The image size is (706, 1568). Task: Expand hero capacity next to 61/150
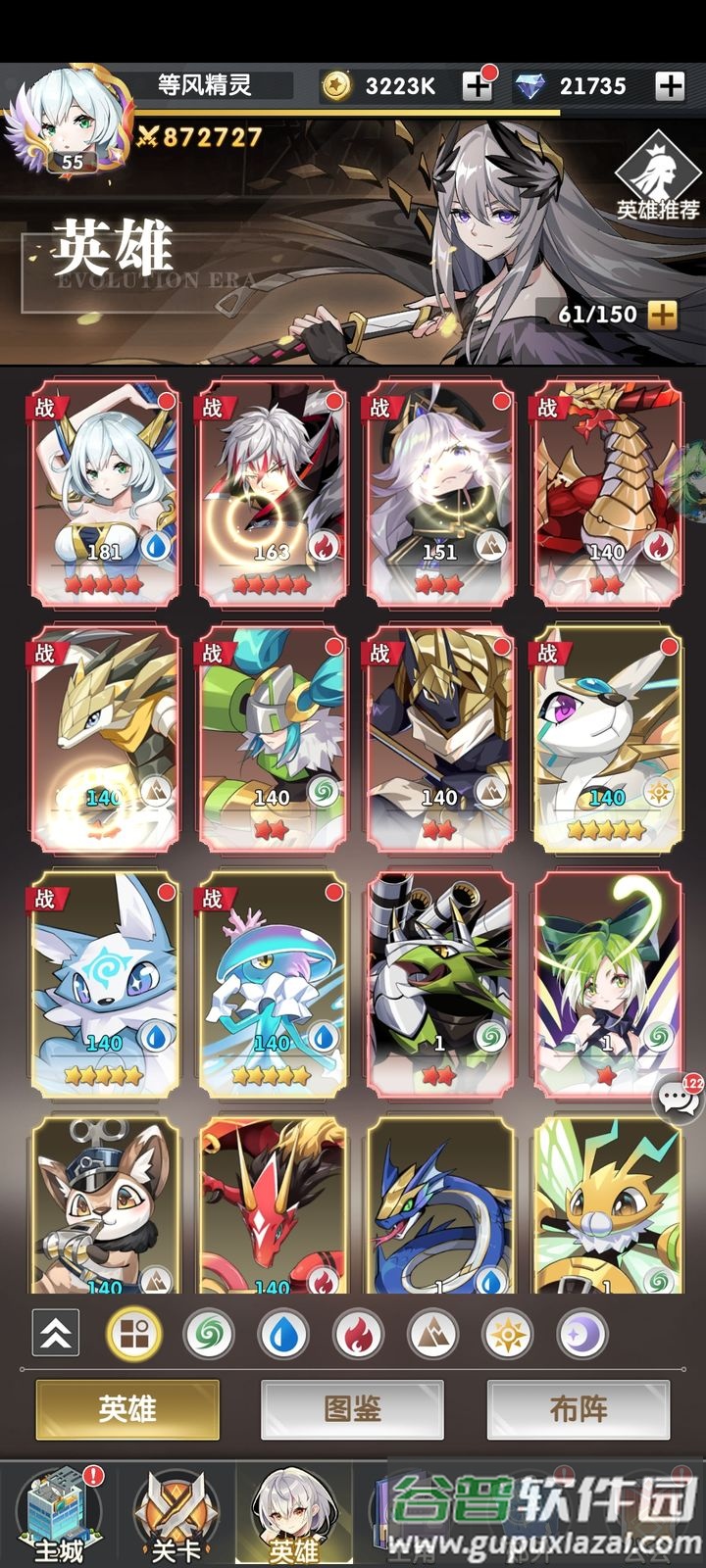click(x=663, y=315)
